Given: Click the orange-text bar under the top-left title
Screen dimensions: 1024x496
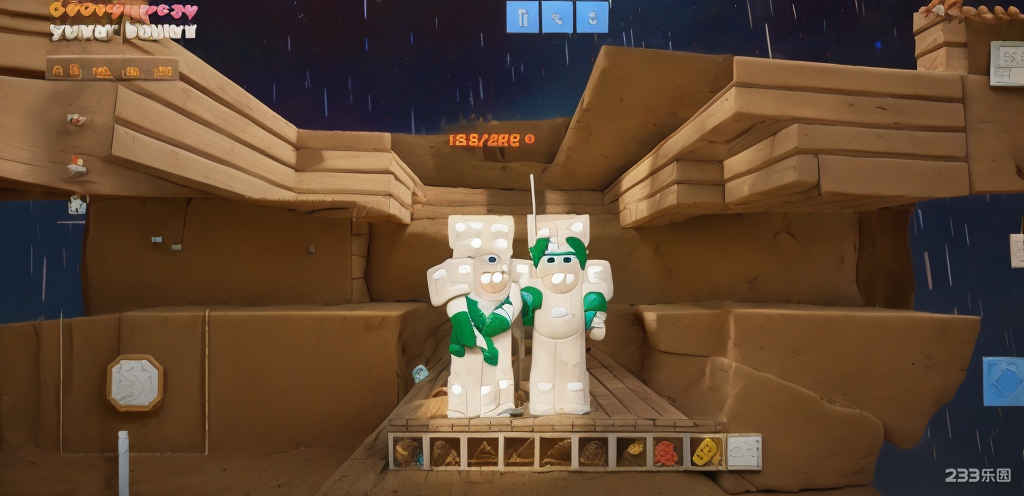Looking at the screenshot, I should coord(112,69).
